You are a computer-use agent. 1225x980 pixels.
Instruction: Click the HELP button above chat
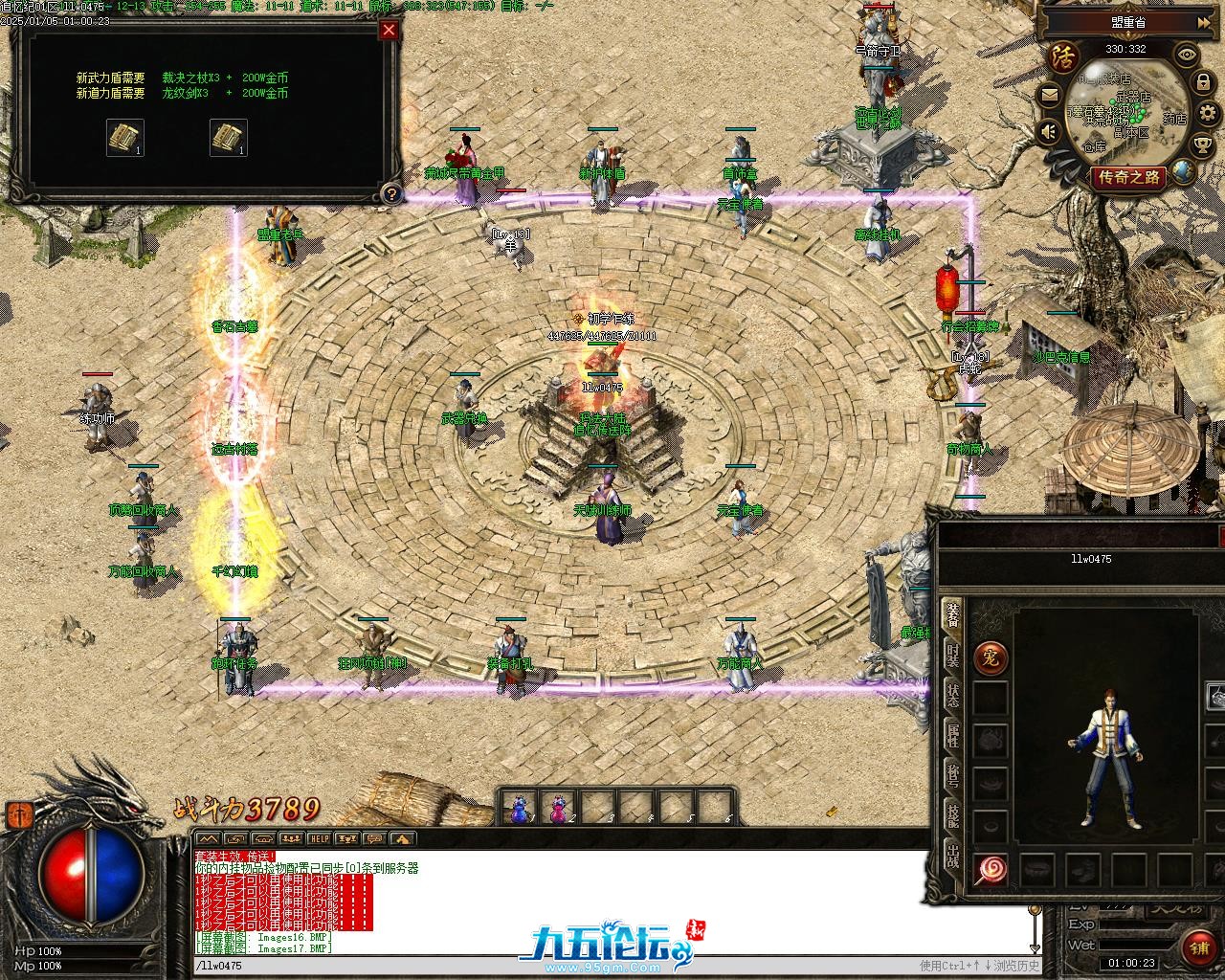click(319, 839)
